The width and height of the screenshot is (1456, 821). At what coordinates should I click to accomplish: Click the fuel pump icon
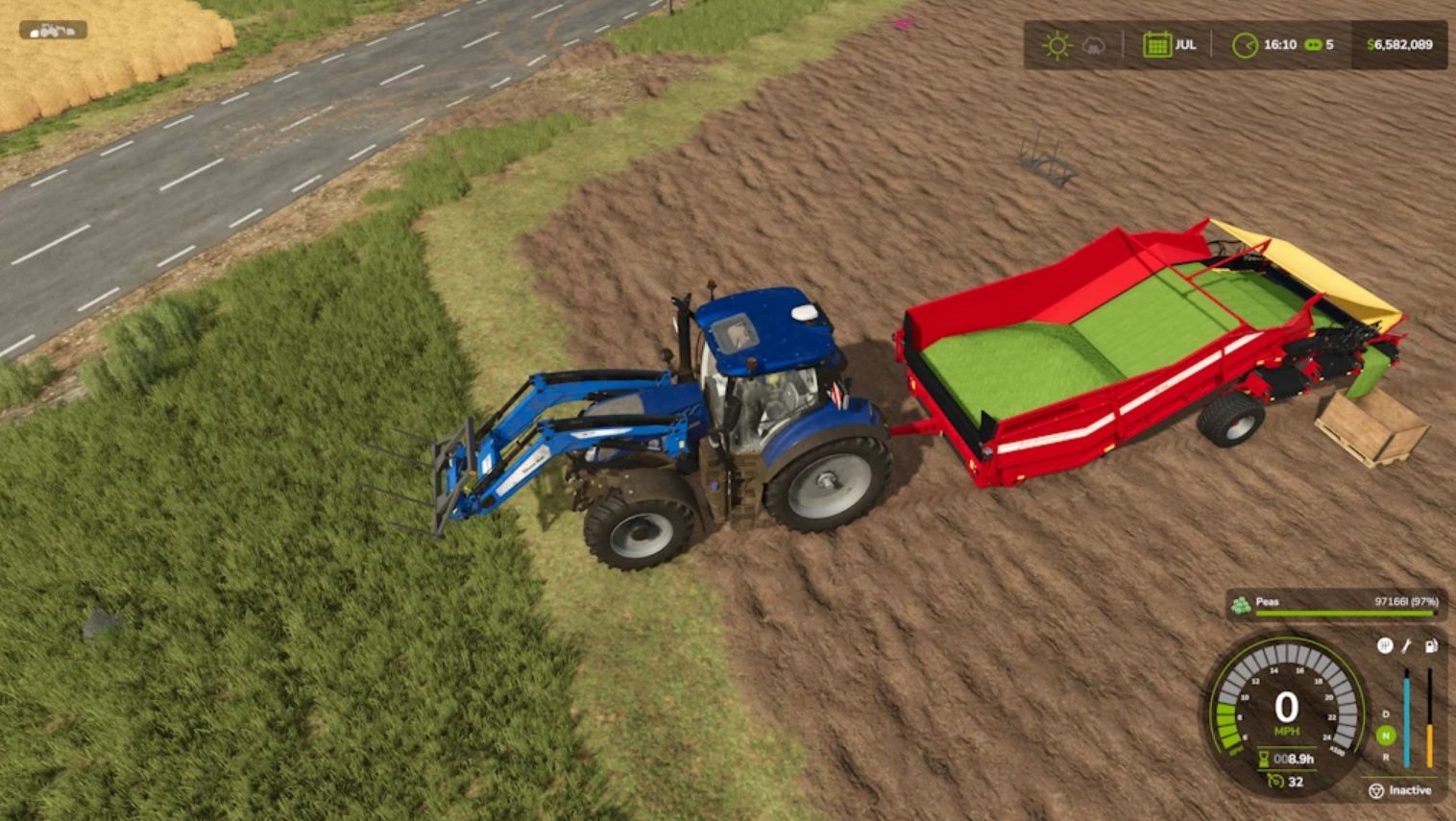(x=1430, y=645)
